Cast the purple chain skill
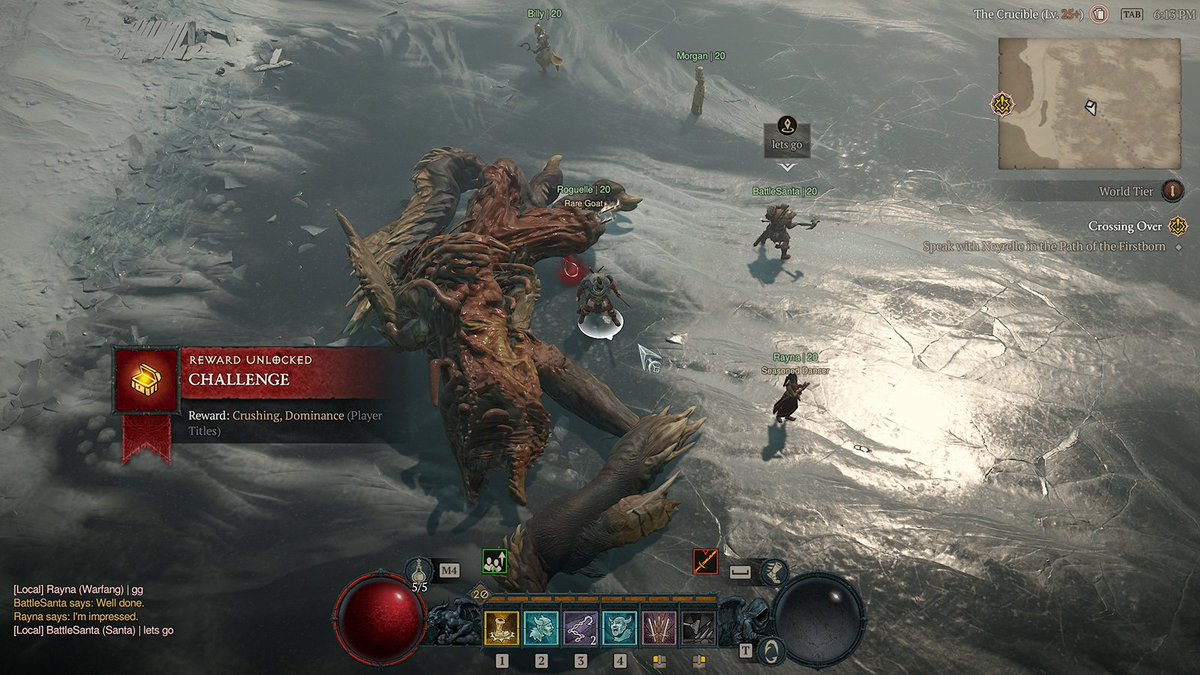The width and height of the screenshot is (1200, 675). [580, 628]
